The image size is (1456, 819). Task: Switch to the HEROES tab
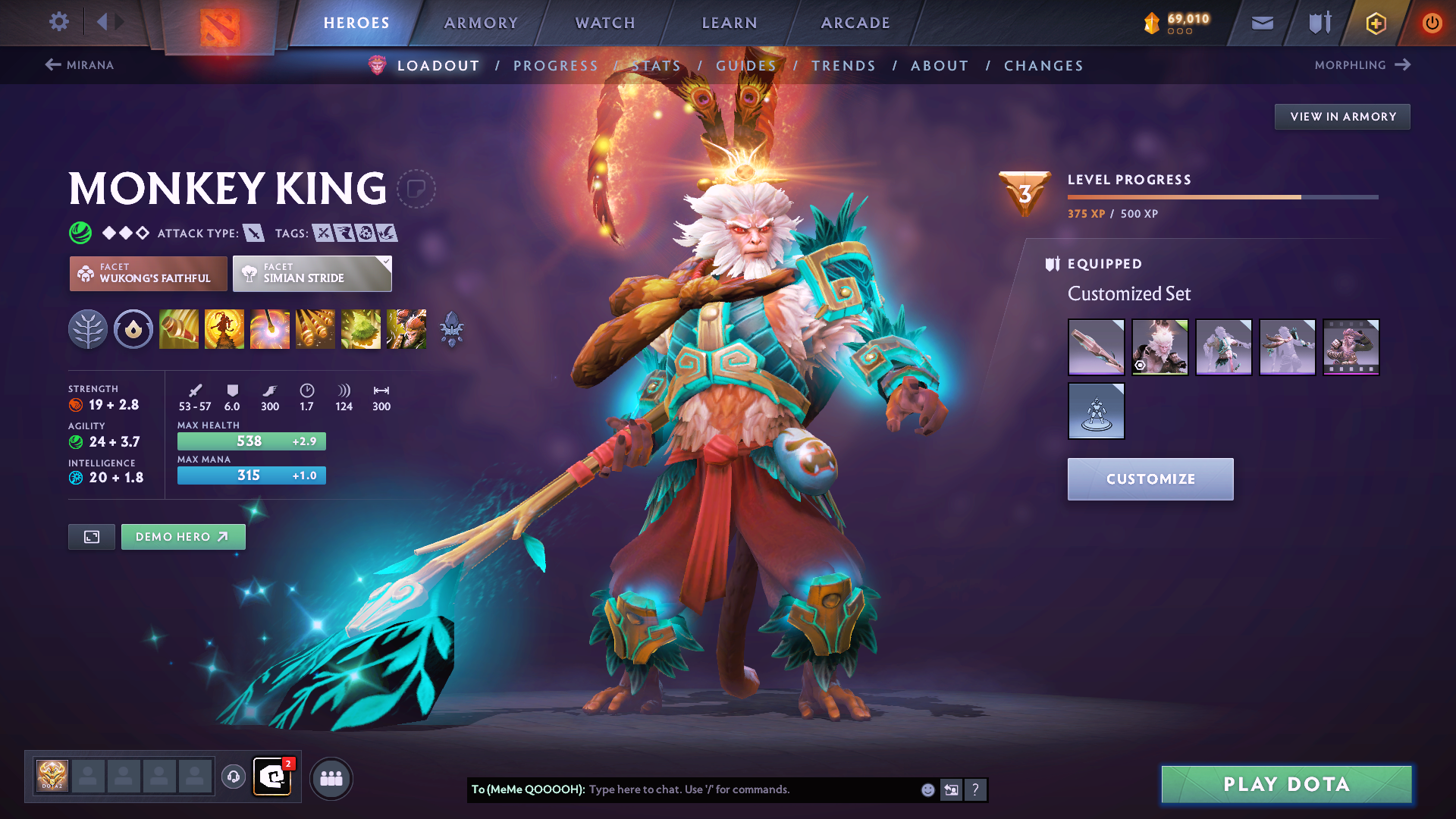(x=355, y=23)
